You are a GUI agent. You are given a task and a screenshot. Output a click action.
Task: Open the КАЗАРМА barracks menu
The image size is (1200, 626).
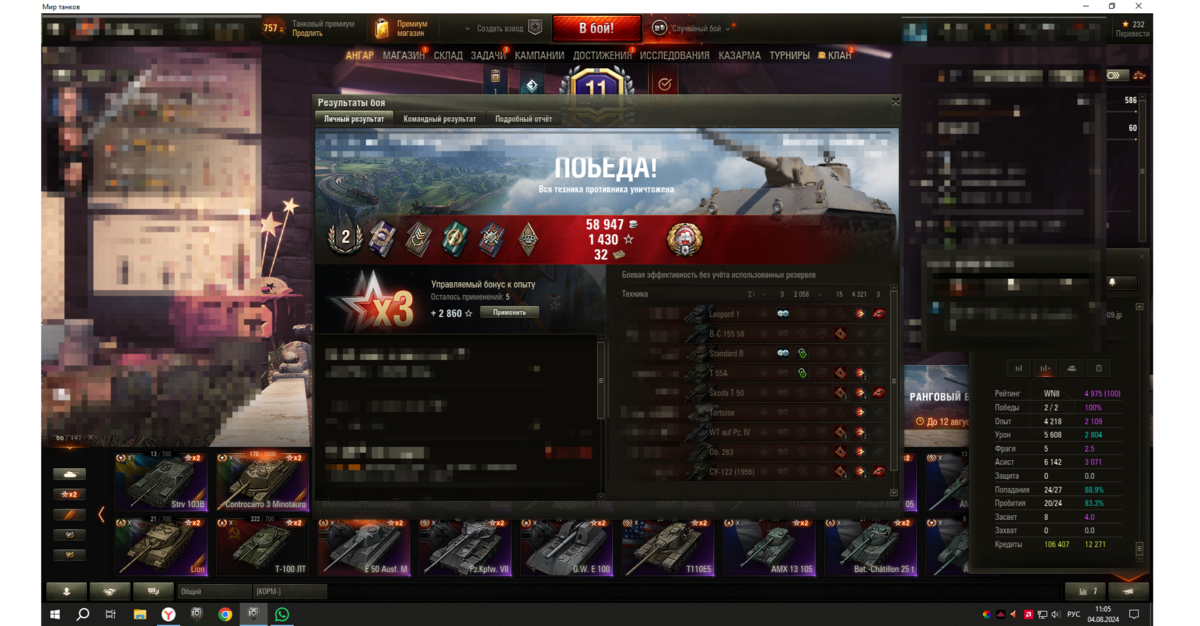click(x=739, y=56)
